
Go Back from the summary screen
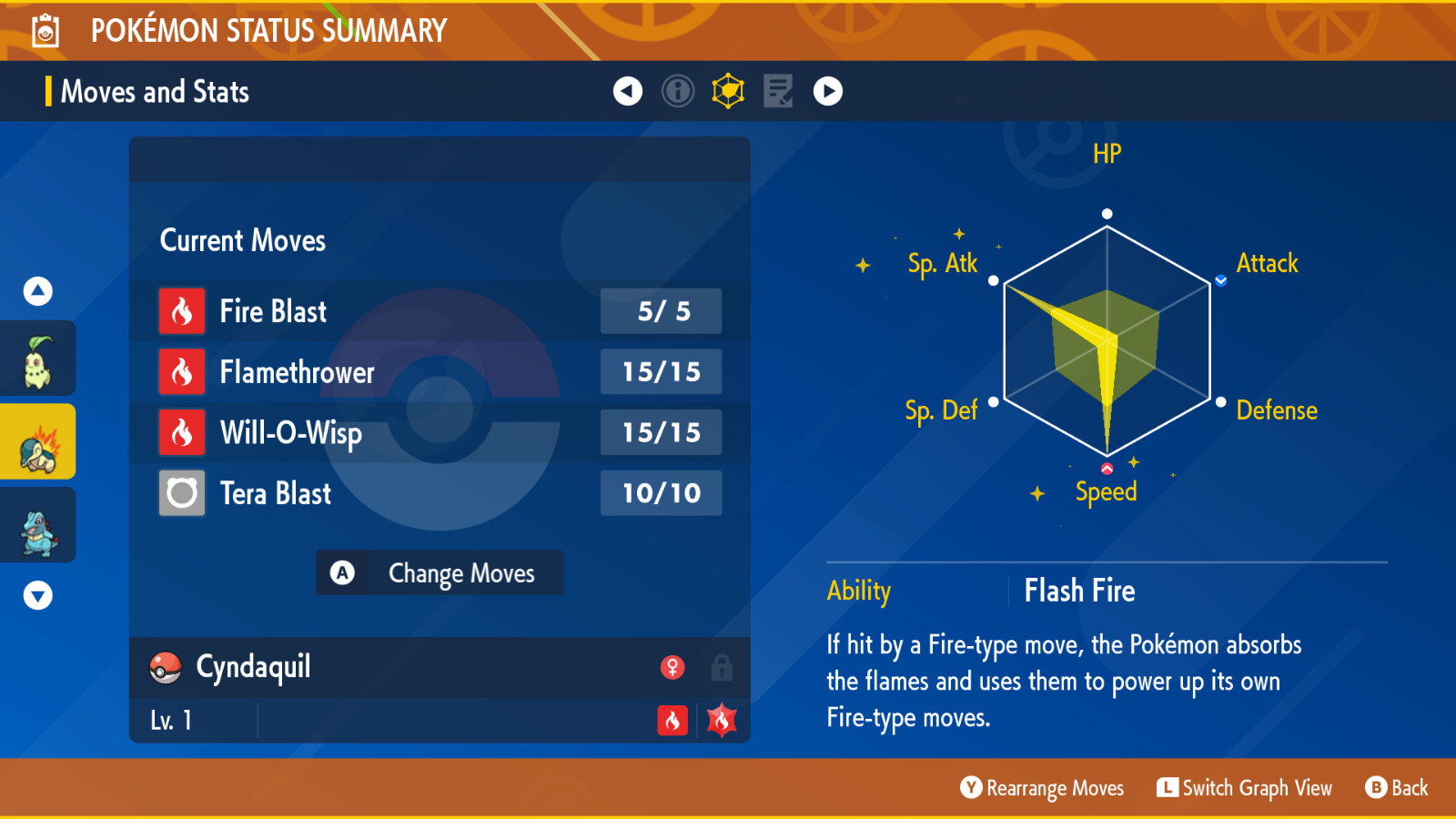point(1397,788)
